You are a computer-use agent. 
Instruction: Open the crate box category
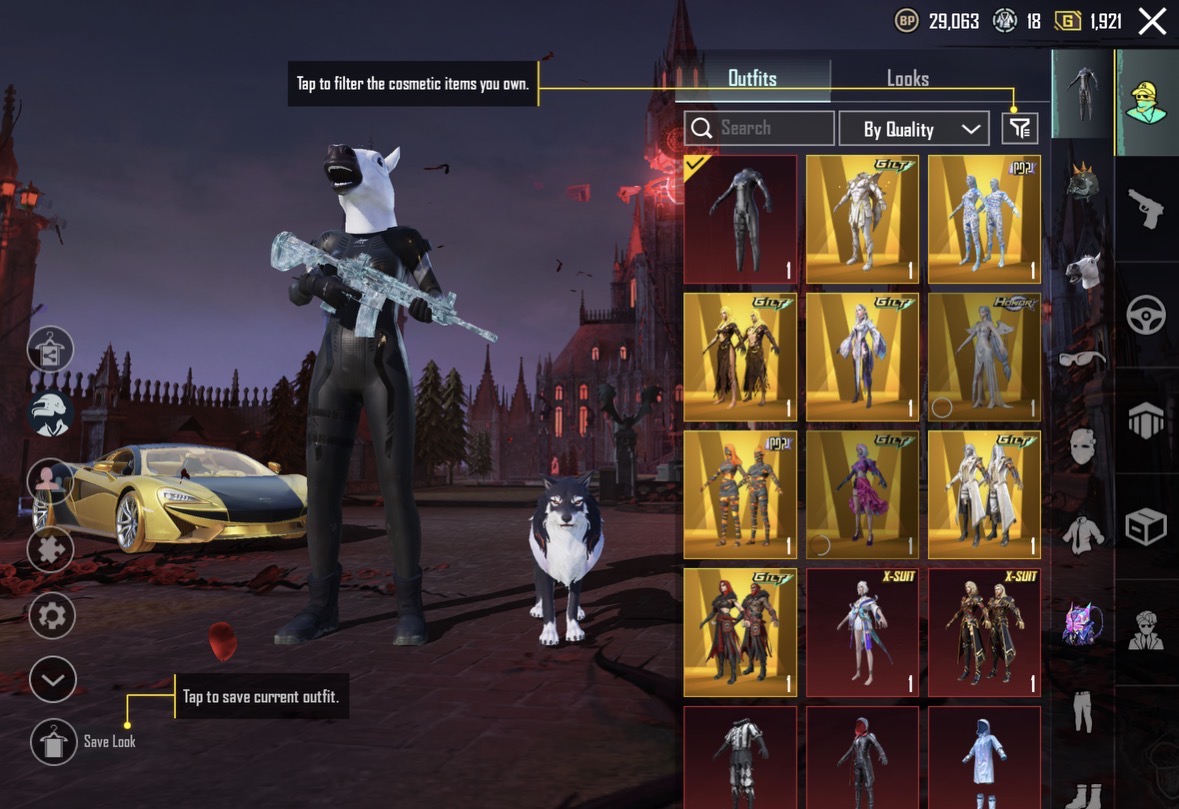click(x=1146, y=527)
